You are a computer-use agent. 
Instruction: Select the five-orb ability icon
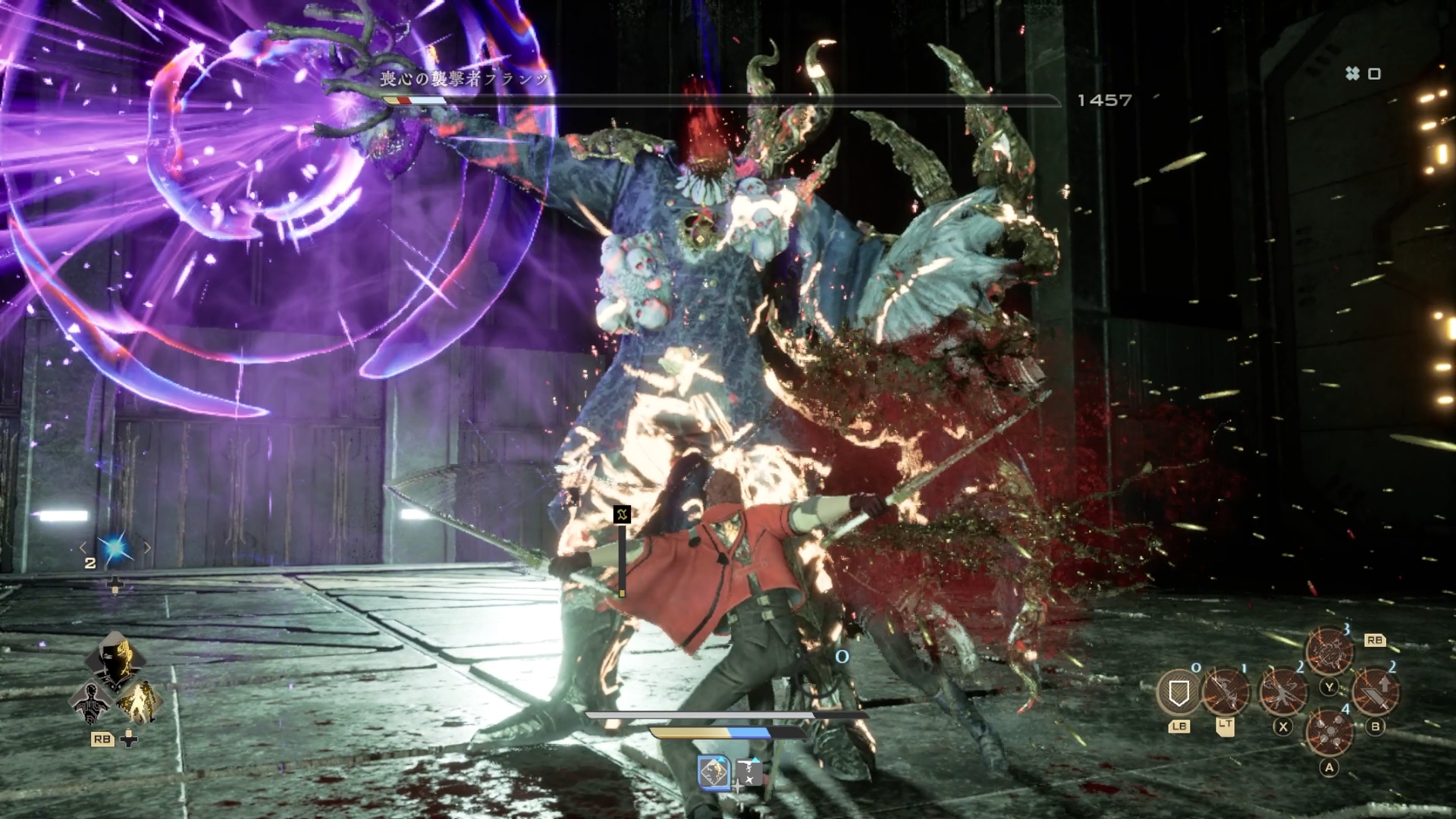[1329, 732]
